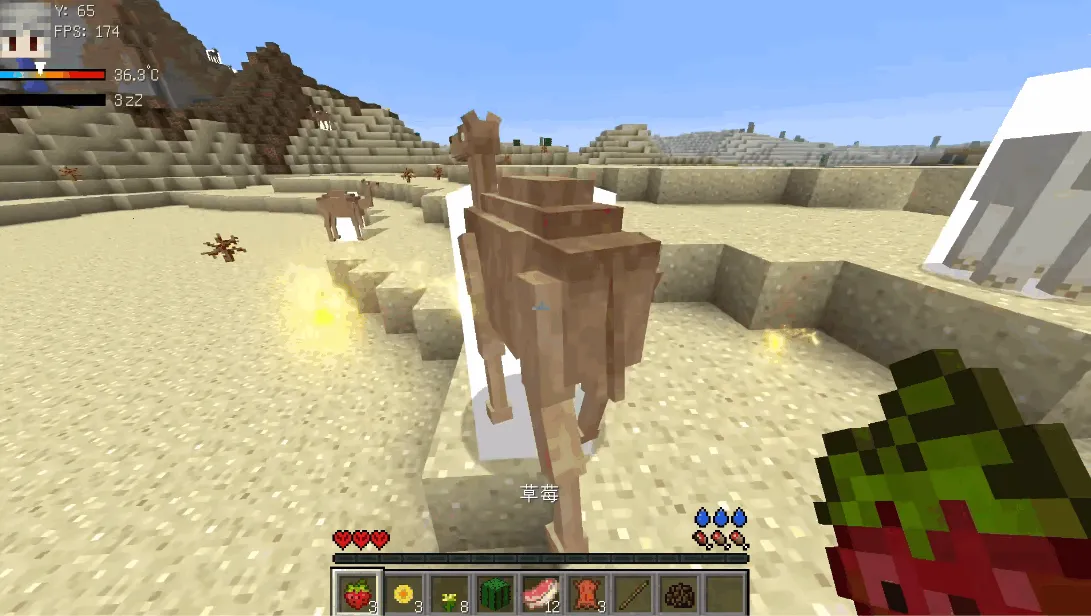
Task: Choose the small yellow-white flower plant slot
Action: click(x=450, y=594)
